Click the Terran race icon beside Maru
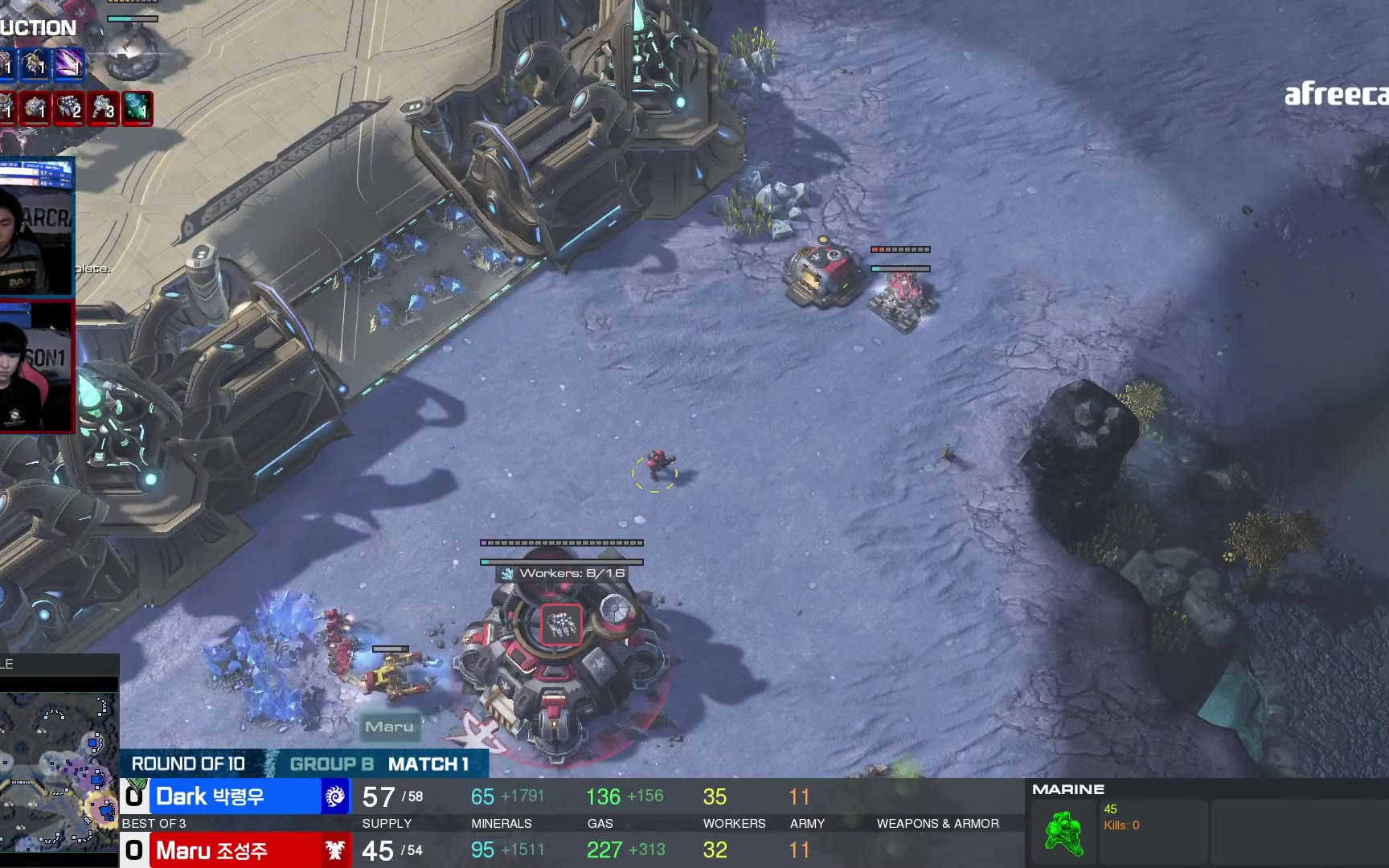 pos(335,850)
